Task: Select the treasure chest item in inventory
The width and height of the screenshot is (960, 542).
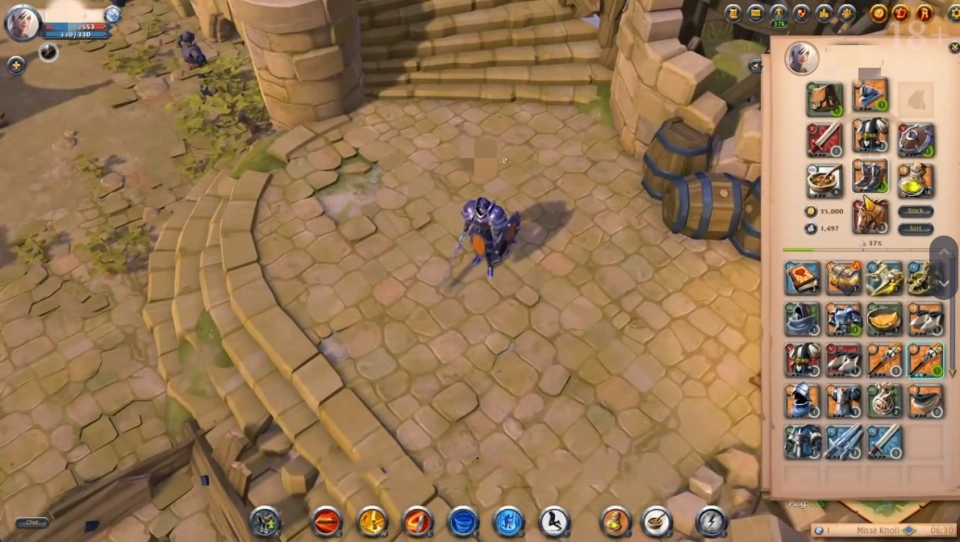Action: click(843, 277)
